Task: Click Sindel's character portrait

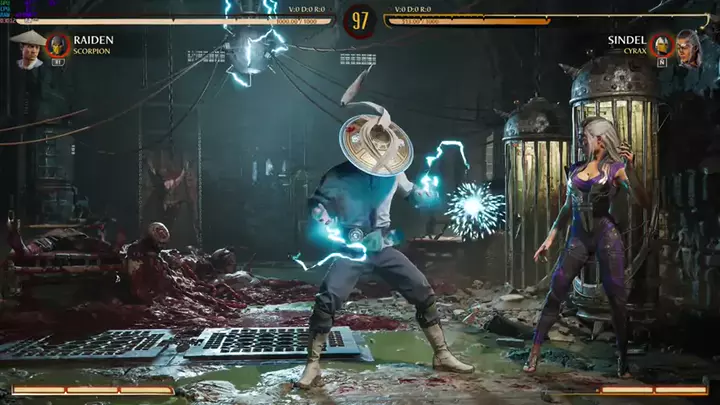Action: [688, 47]
